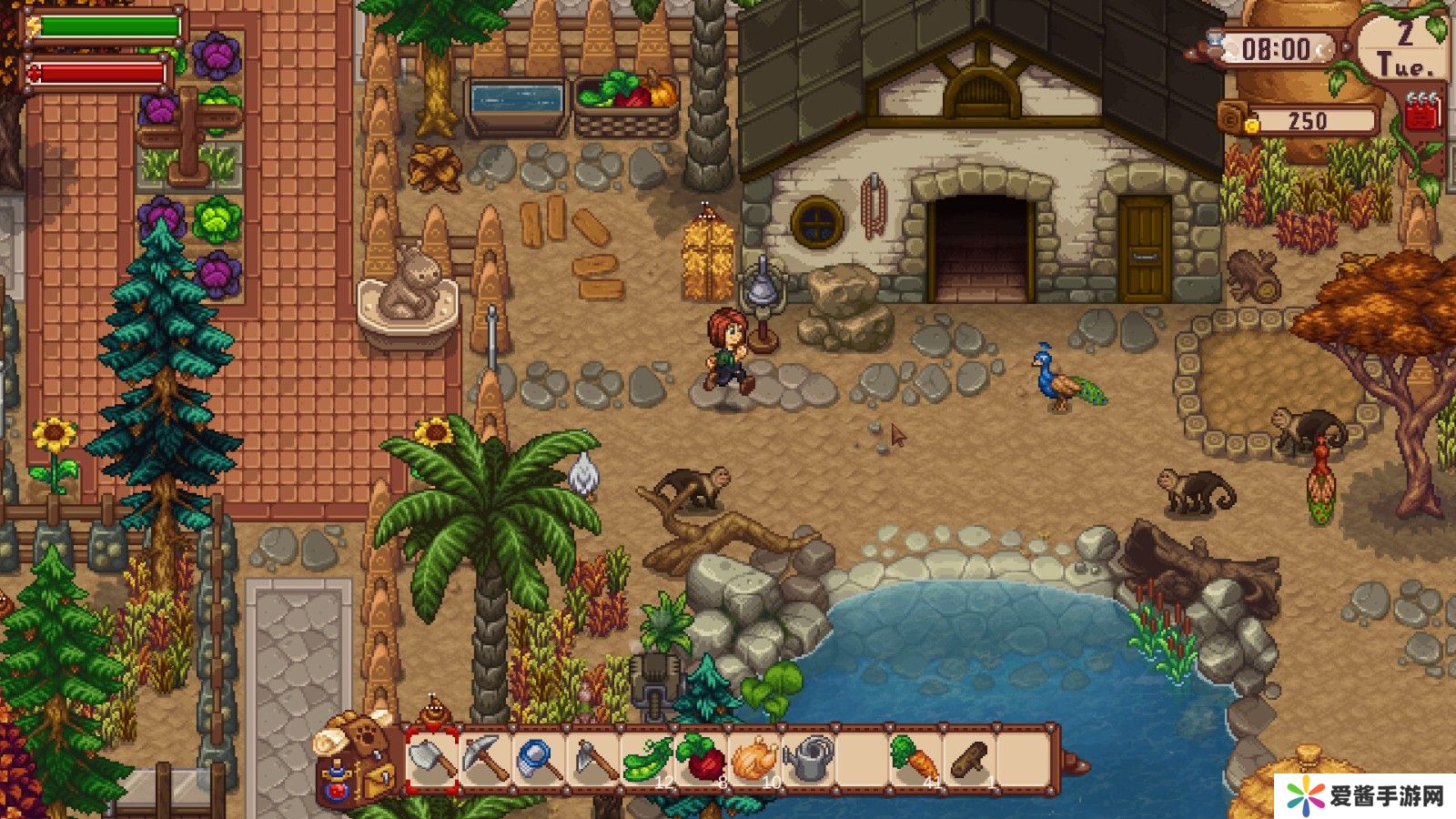The height and width of the screenshot is (819, 1456).
Task: Select the hoe tool slot
Action: 593,759
